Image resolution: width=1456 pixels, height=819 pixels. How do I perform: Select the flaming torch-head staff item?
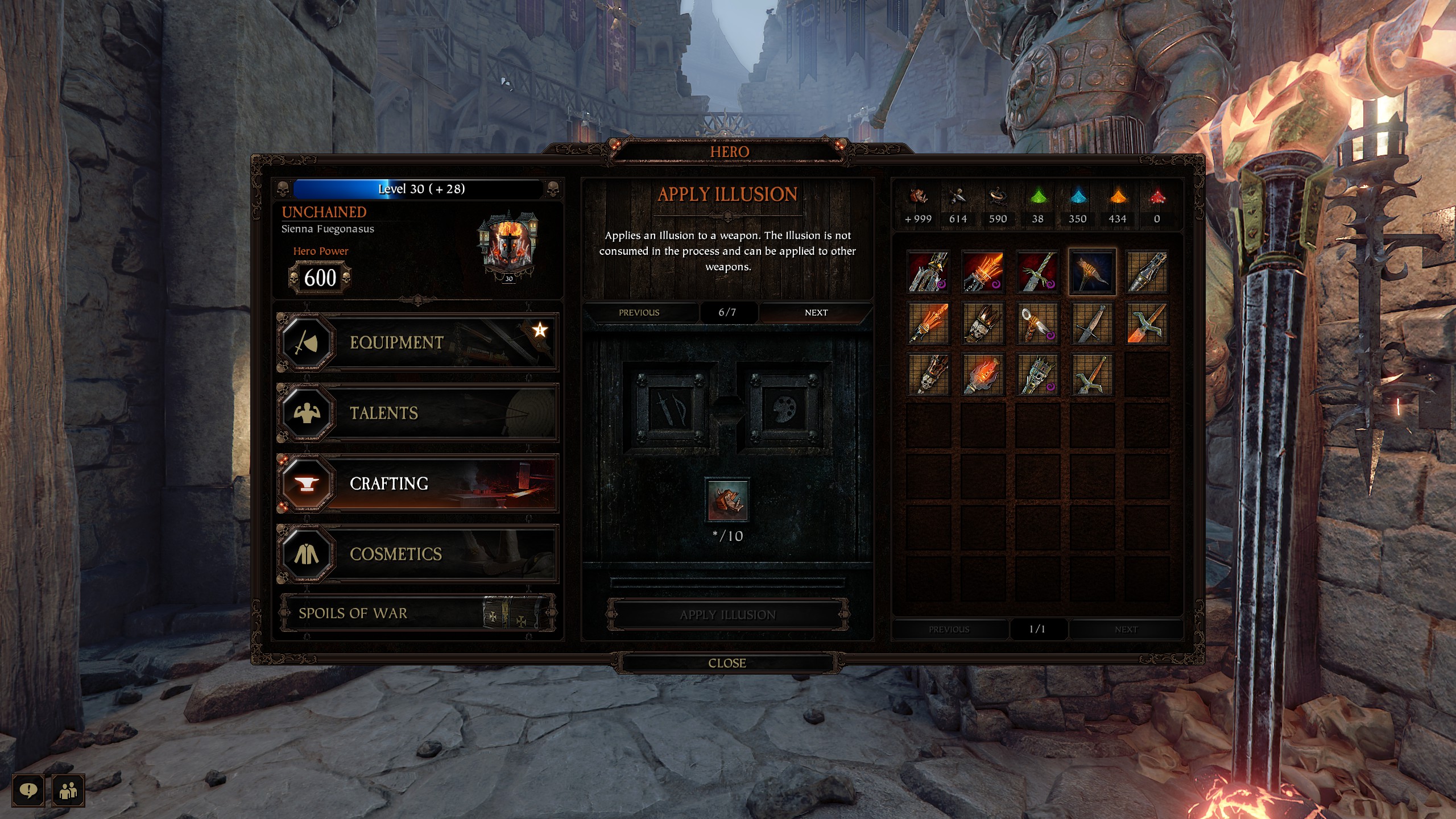(x=983, y=375)
